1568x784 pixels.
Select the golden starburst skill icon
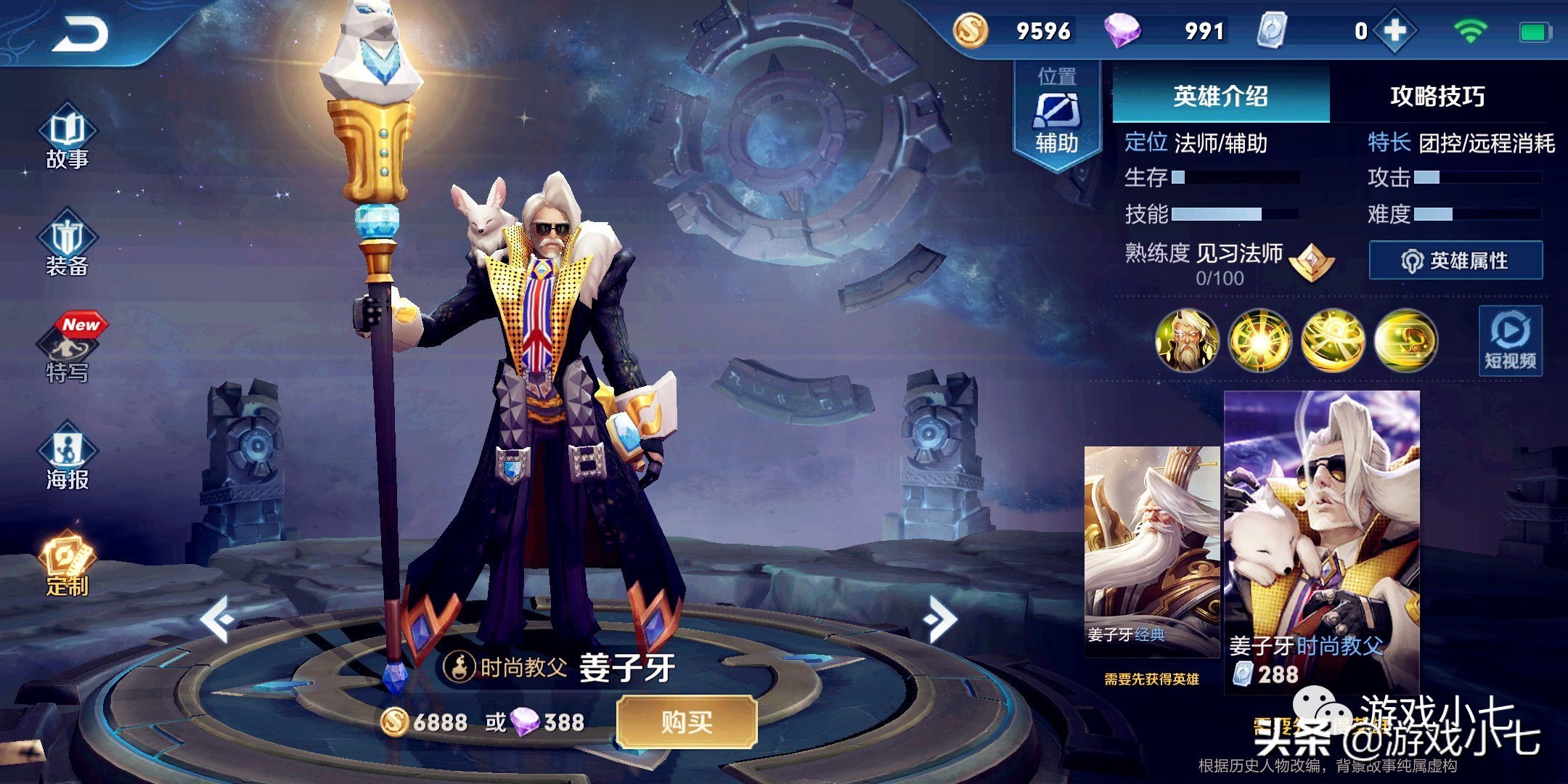click(1259, 340)
